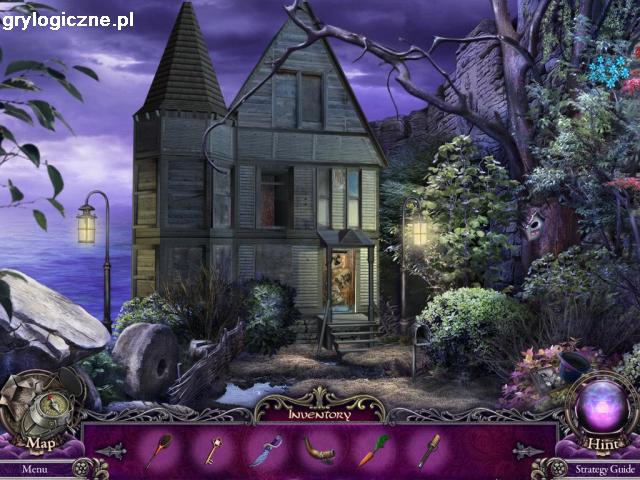The image size is (640, 480).
Task: Open the Menu
Action: pyautogui.click(x=34, y=468)
